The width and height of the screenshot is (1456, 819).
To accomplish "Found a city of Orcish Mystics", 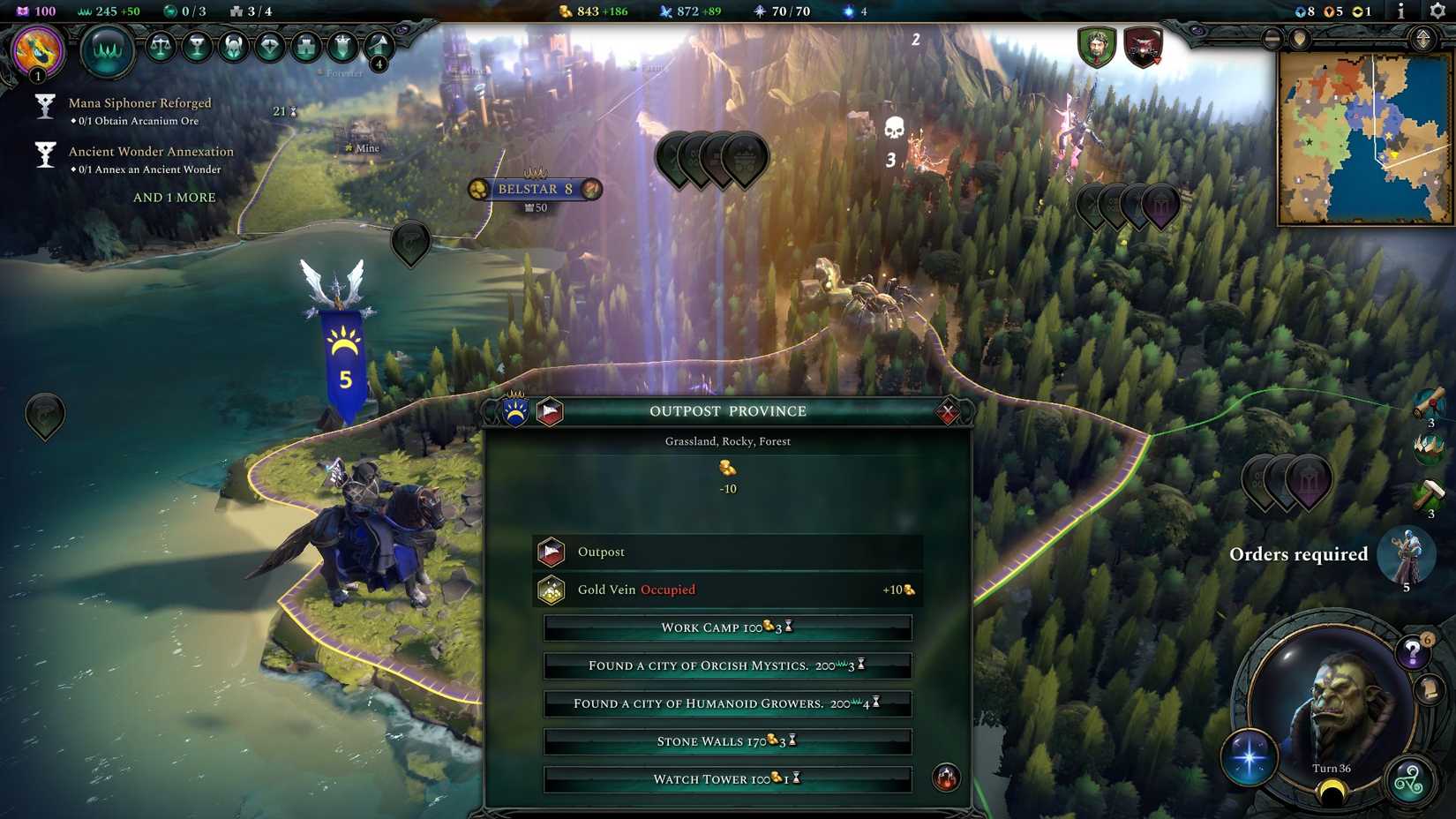I will pyautogui.click(x=726, y=665).
